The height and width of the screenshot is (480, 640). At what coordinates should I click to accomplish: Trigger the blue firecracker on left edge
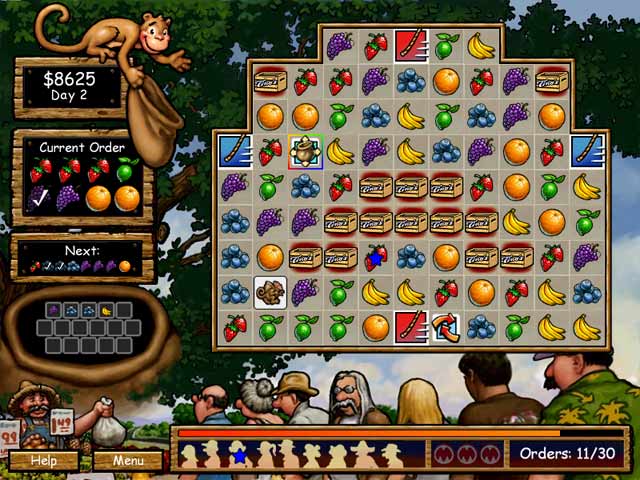tap(234, 151)
